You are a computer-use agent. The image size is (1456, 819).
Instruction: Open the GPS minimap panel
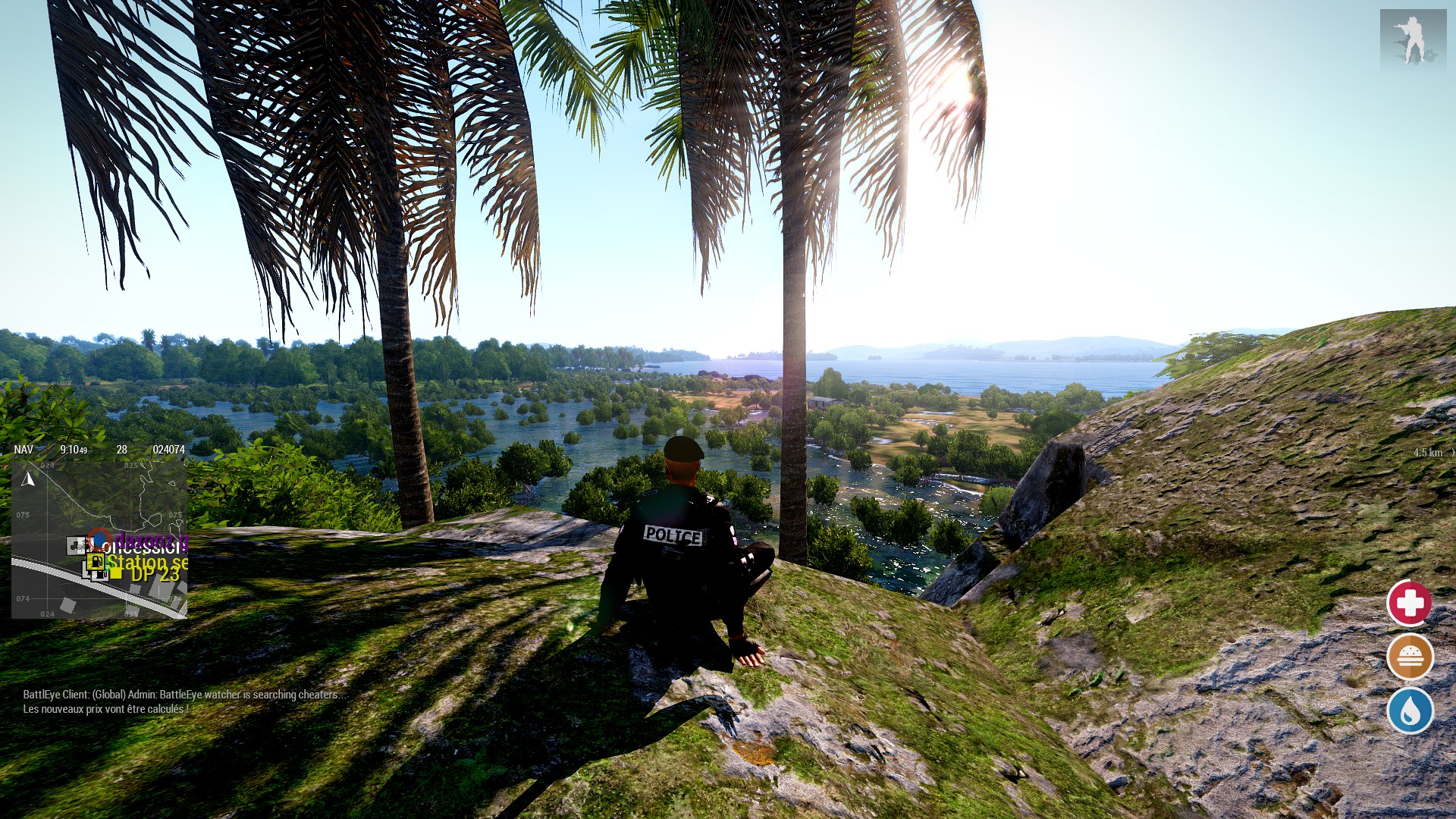pyautogui.click(x=99, y=539)
